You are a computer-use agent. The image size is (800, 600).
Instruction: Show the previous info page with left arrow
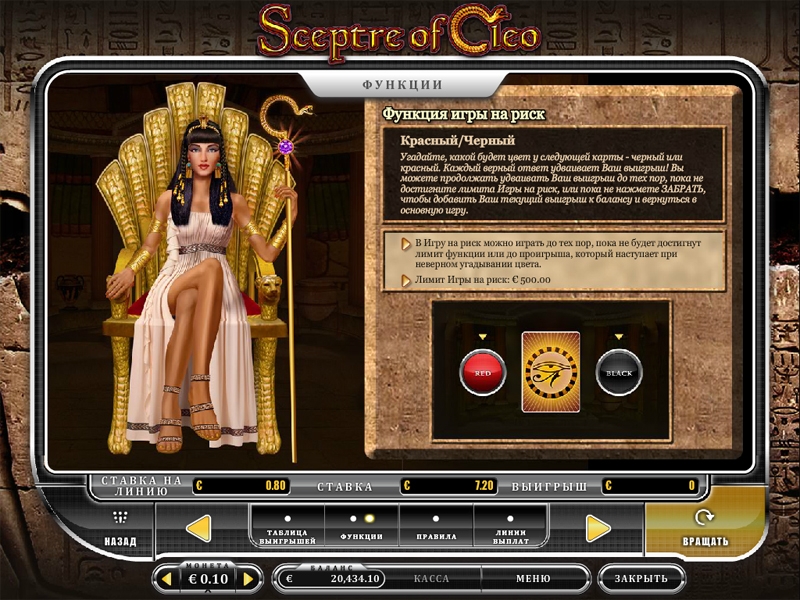tap(199, 528)
